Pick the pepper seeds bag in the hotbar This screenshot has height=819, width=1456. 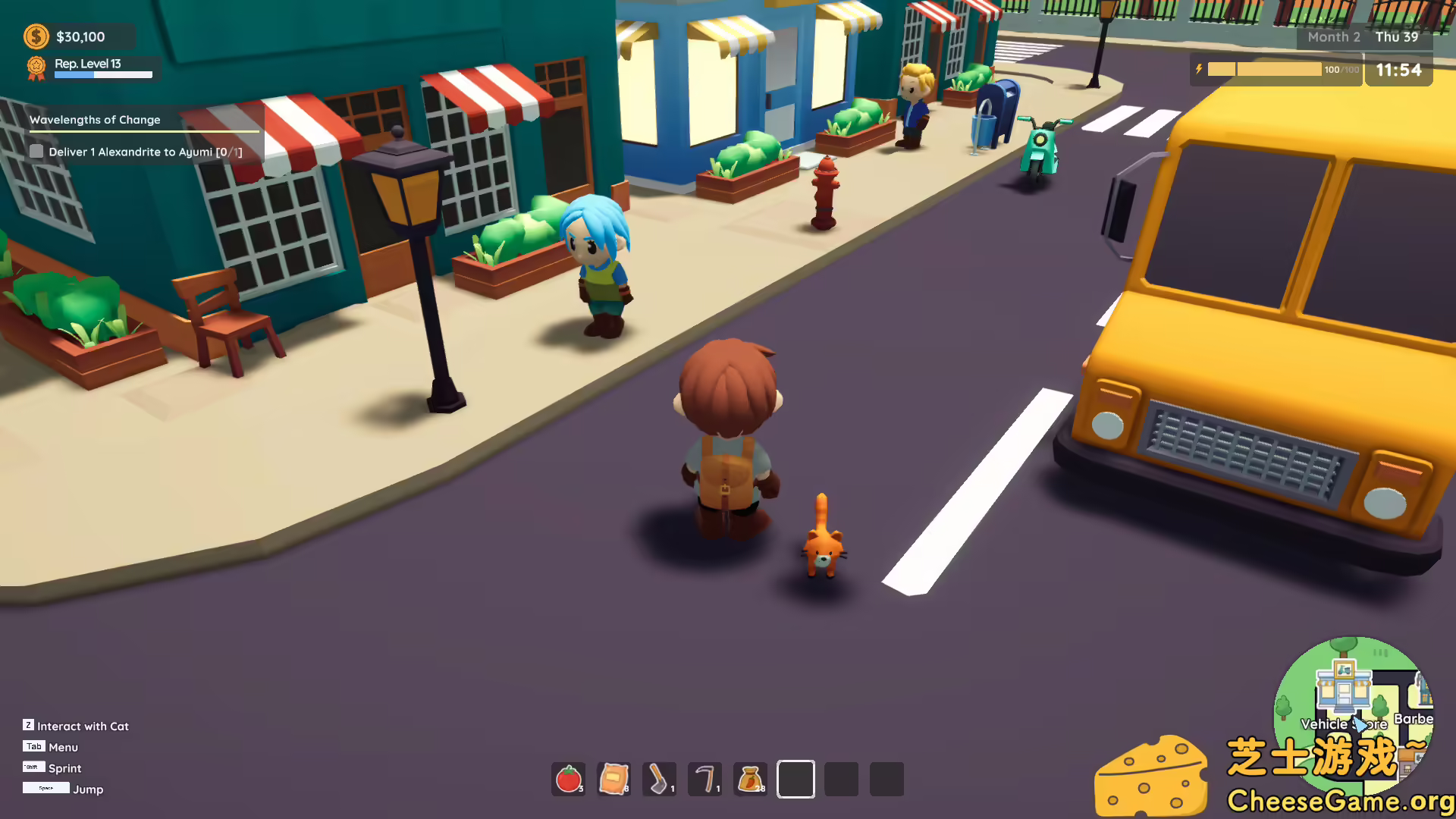click(x=749, y=778)
